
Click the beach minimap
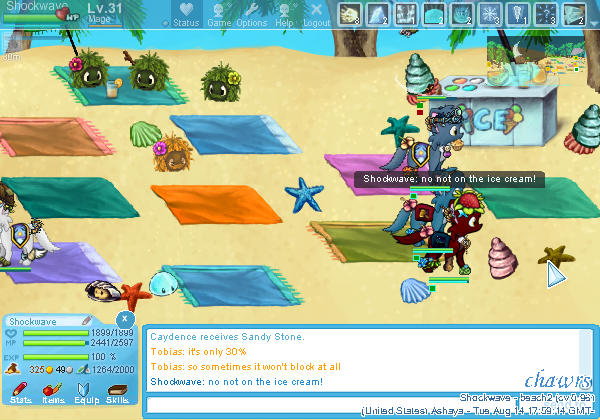tap(541, 58)
